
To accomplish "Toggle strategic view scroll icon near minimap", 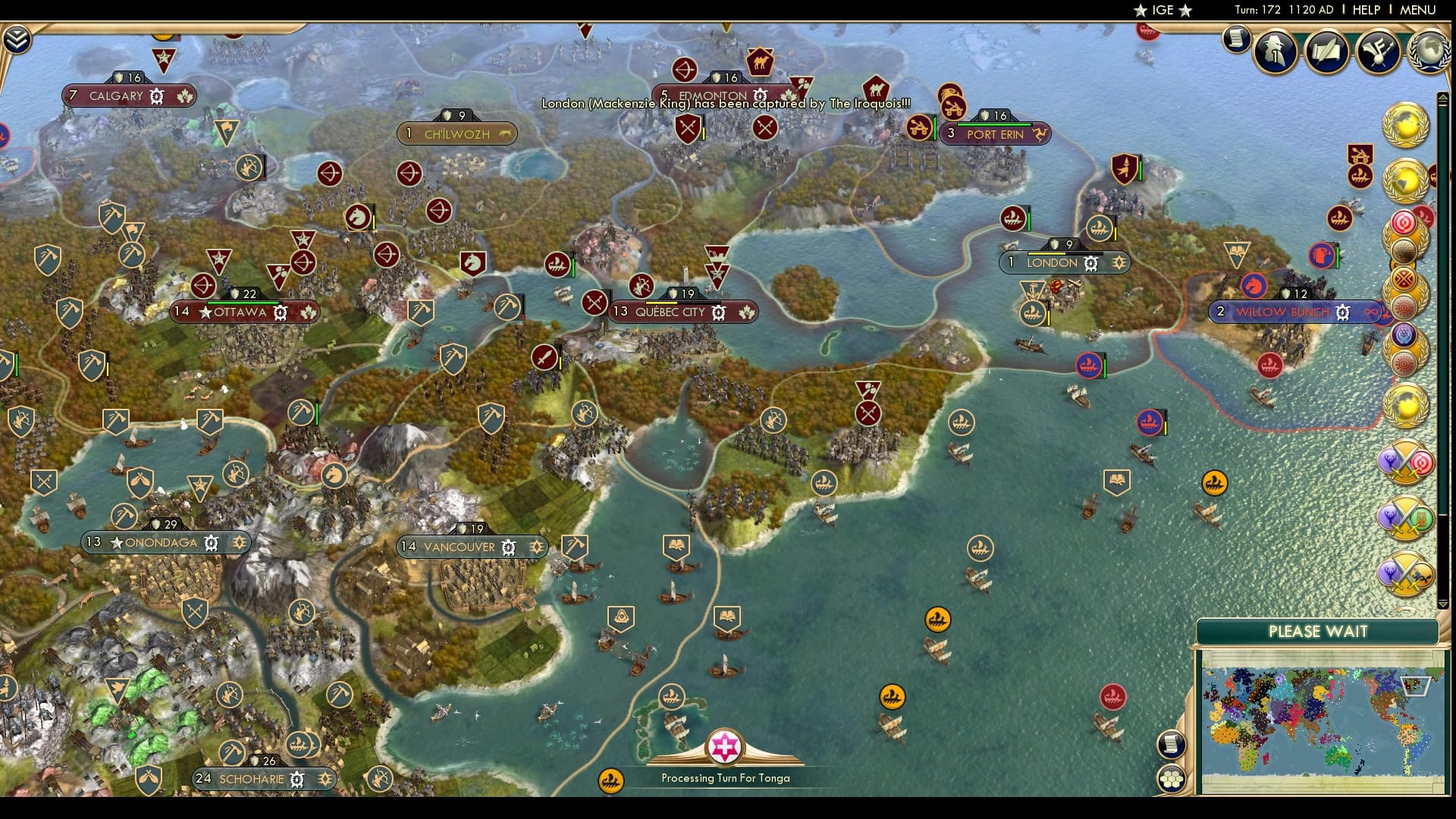I will pyautogui.click(x=1171, y=745).
